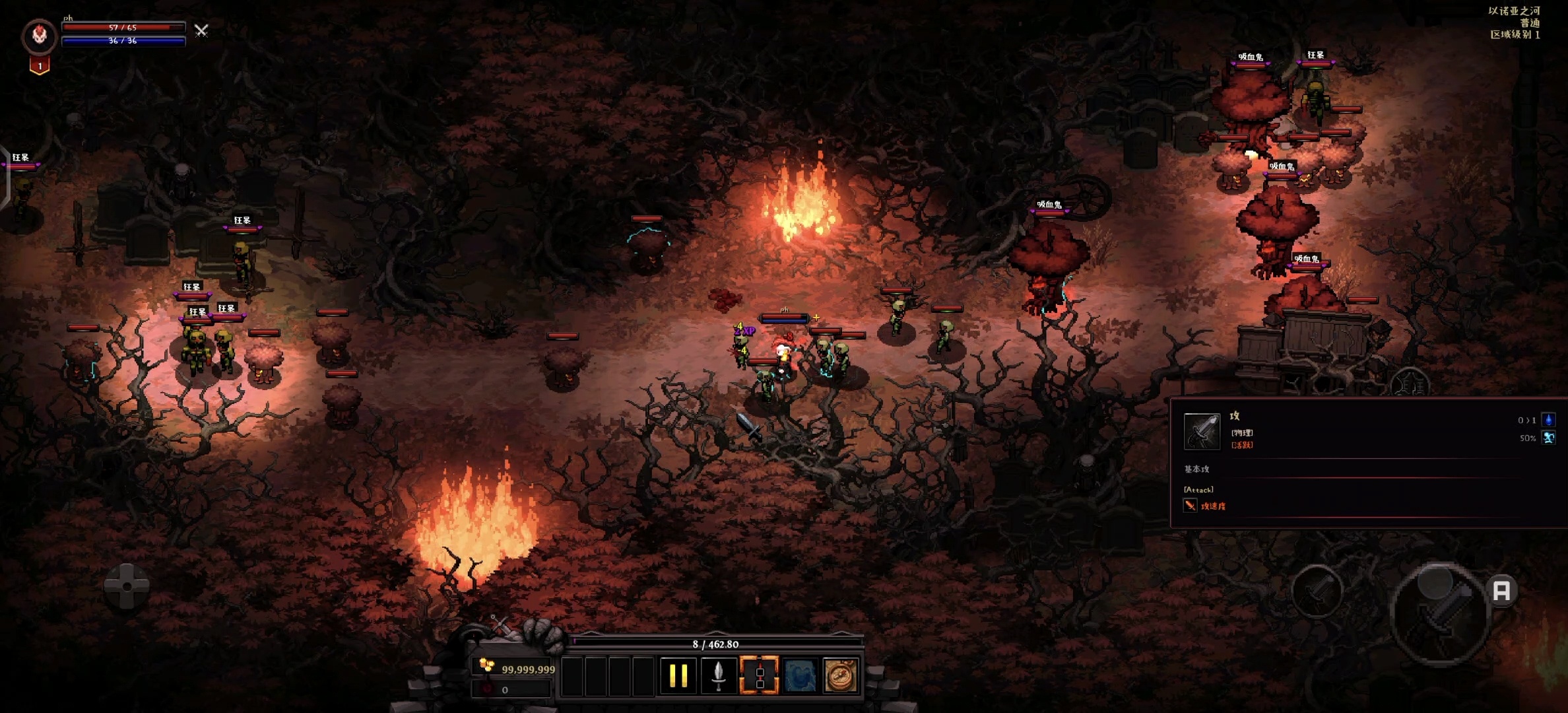Viewport: 1568px width, 713px height.
Task: Toggle the round A auto-attack button
Action: tap(1501, 590)
